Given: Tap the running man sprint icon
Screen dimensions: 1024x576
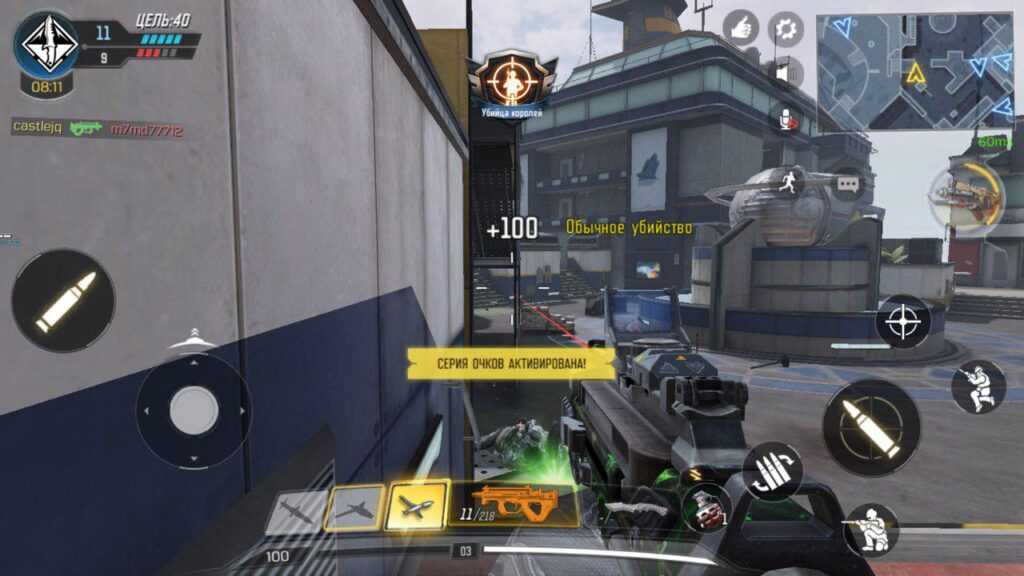Looking at the screenshot, I should (x=790, y=182).
